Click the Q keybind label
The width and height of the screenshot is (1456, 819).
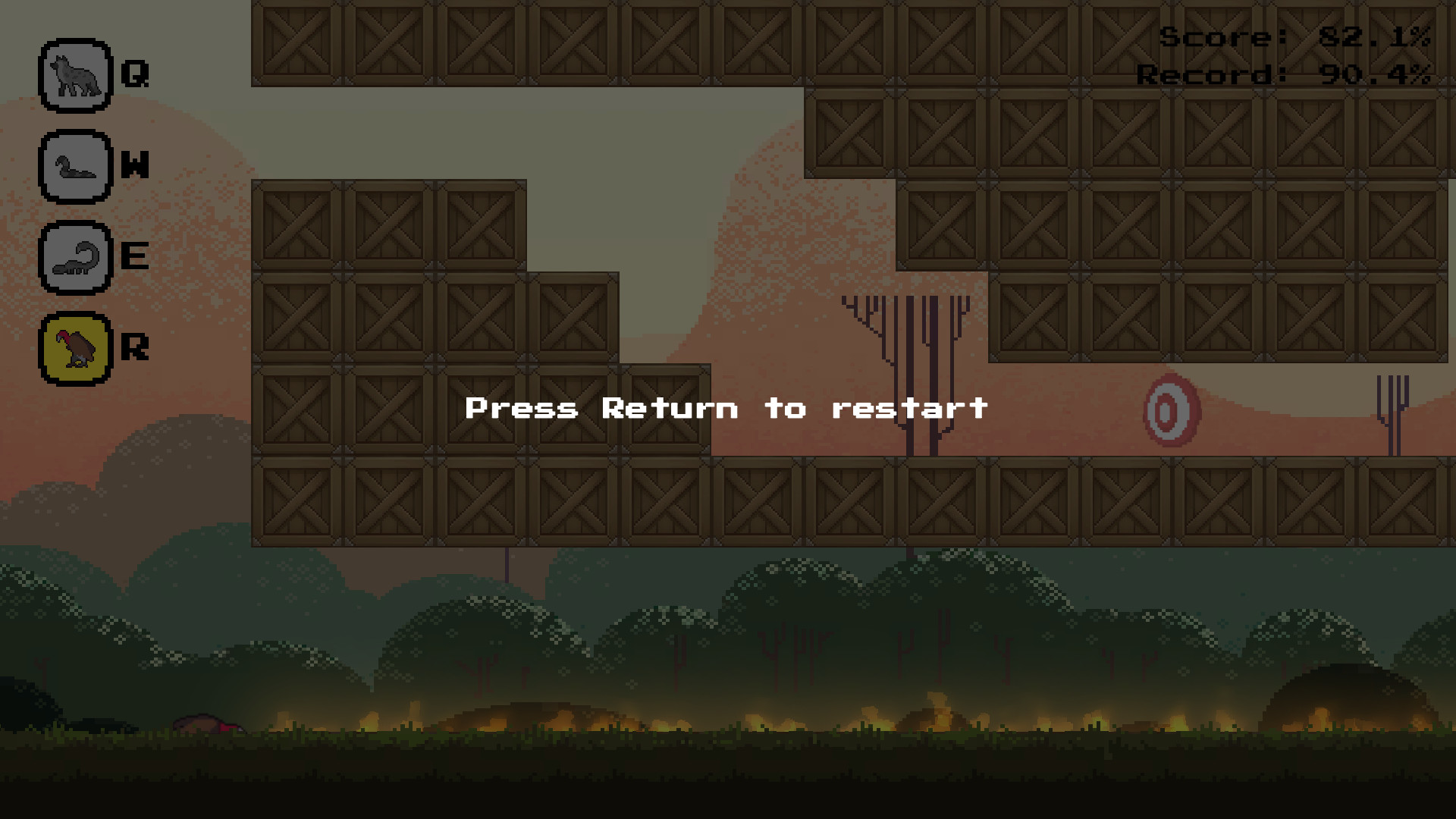[x=133, y=74]
